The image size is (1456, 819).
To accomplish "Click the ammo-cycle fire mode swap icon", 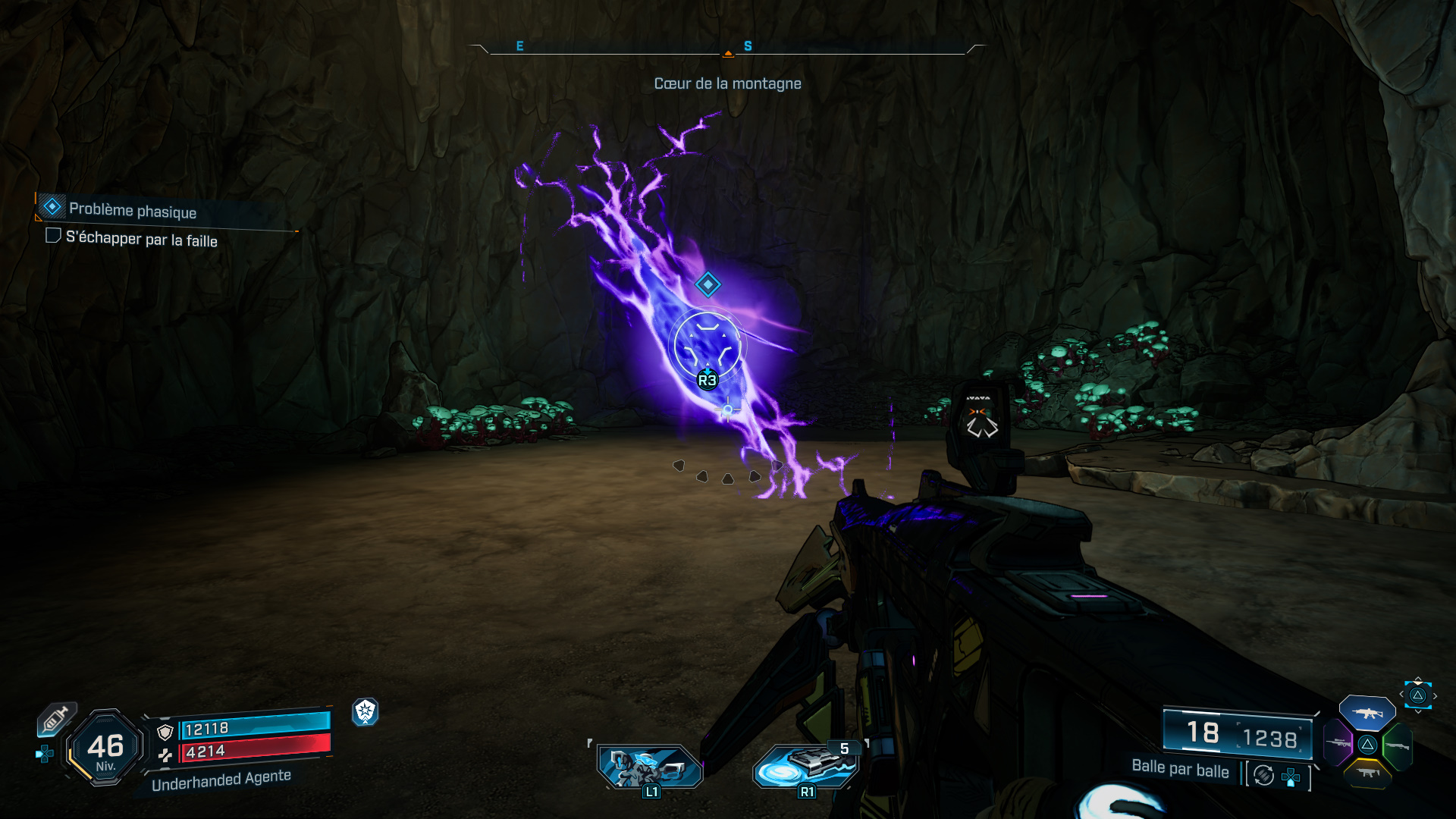I will 1264,775.
